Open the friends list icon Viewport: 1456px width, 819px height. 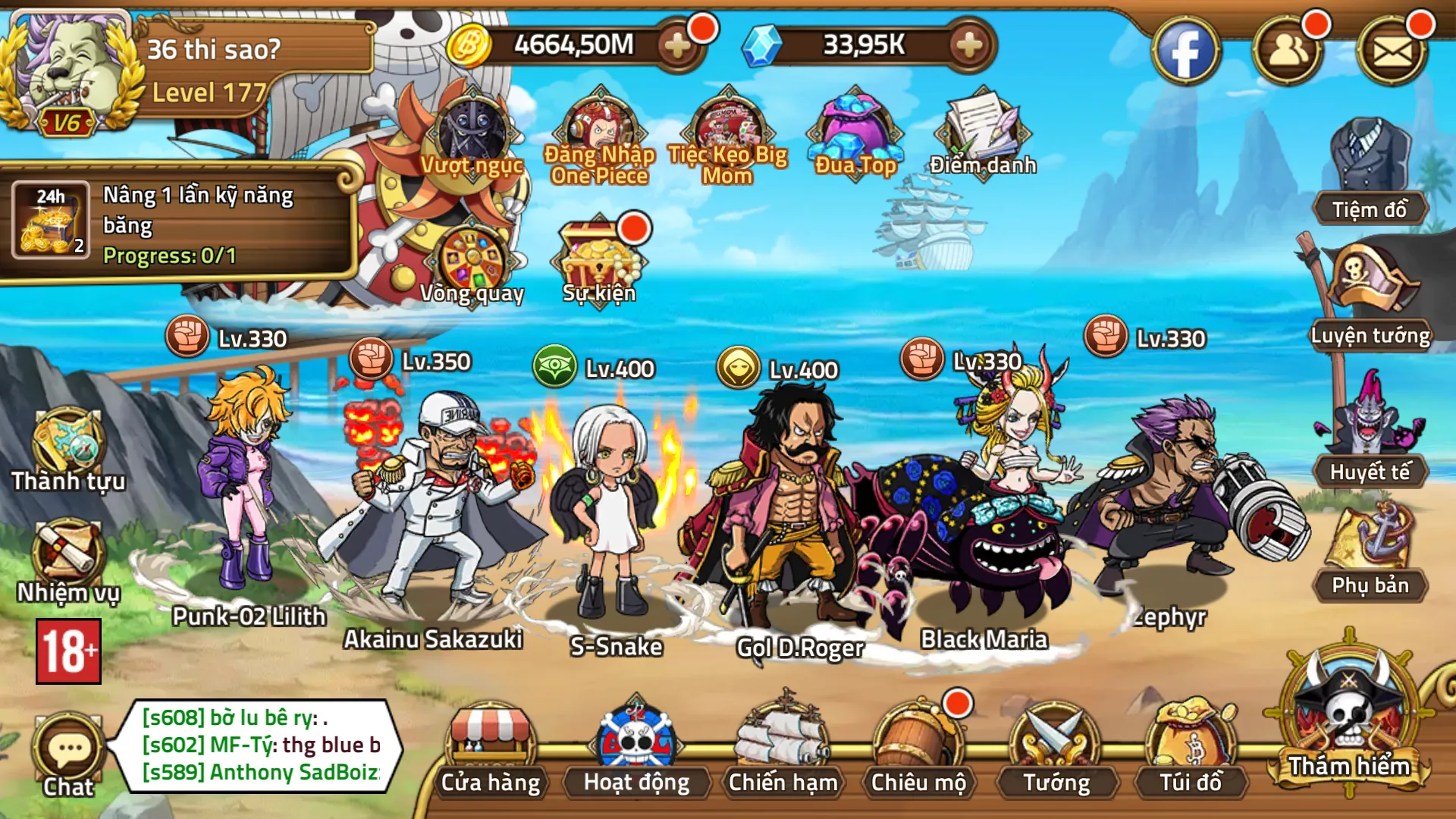[x=1288, y=52]
